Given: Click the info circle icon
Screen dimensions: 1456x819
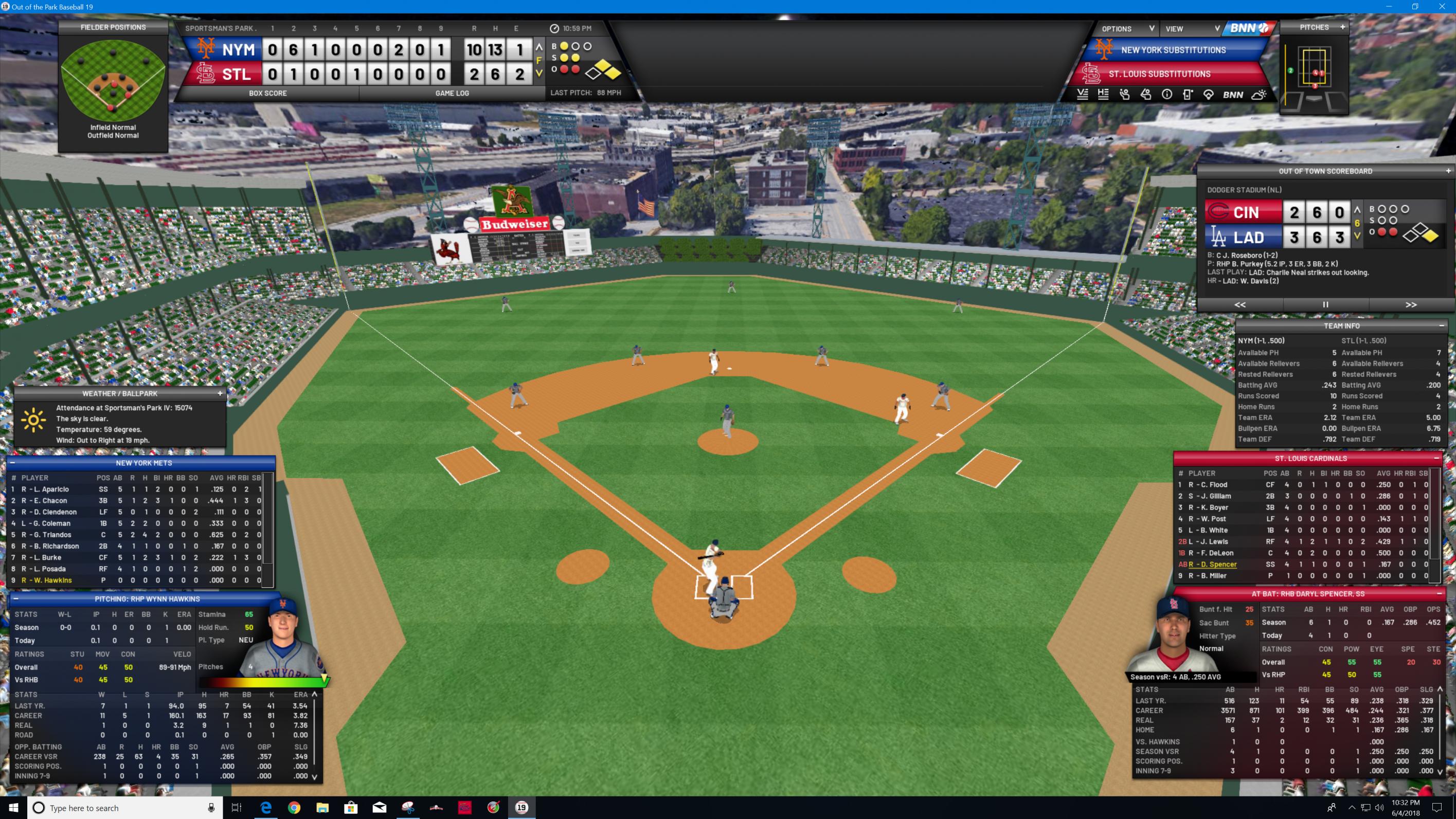Looking at the screenshot, I should (x=1166, y=95).
